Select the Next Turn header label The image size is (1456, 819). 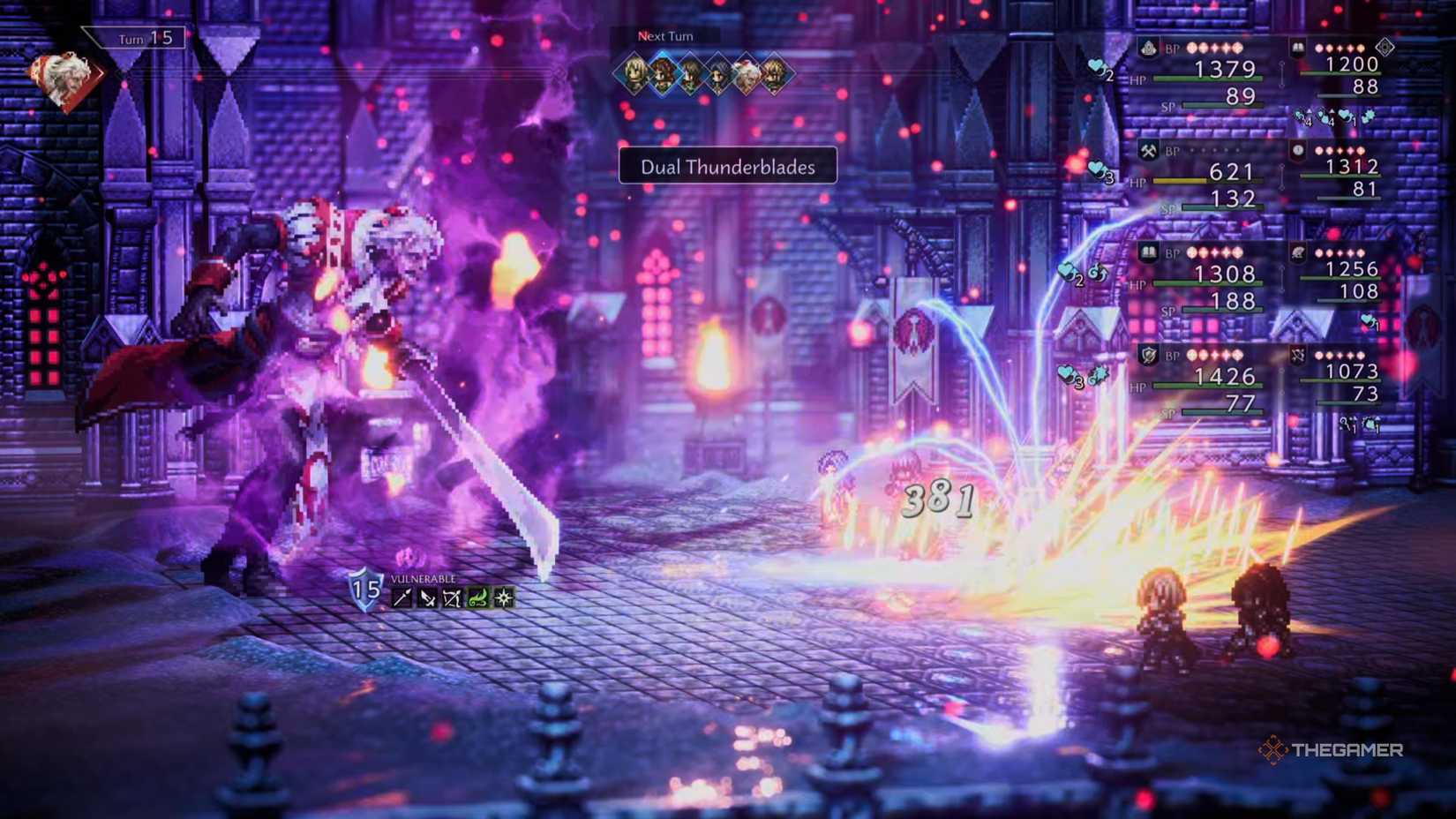664,36
